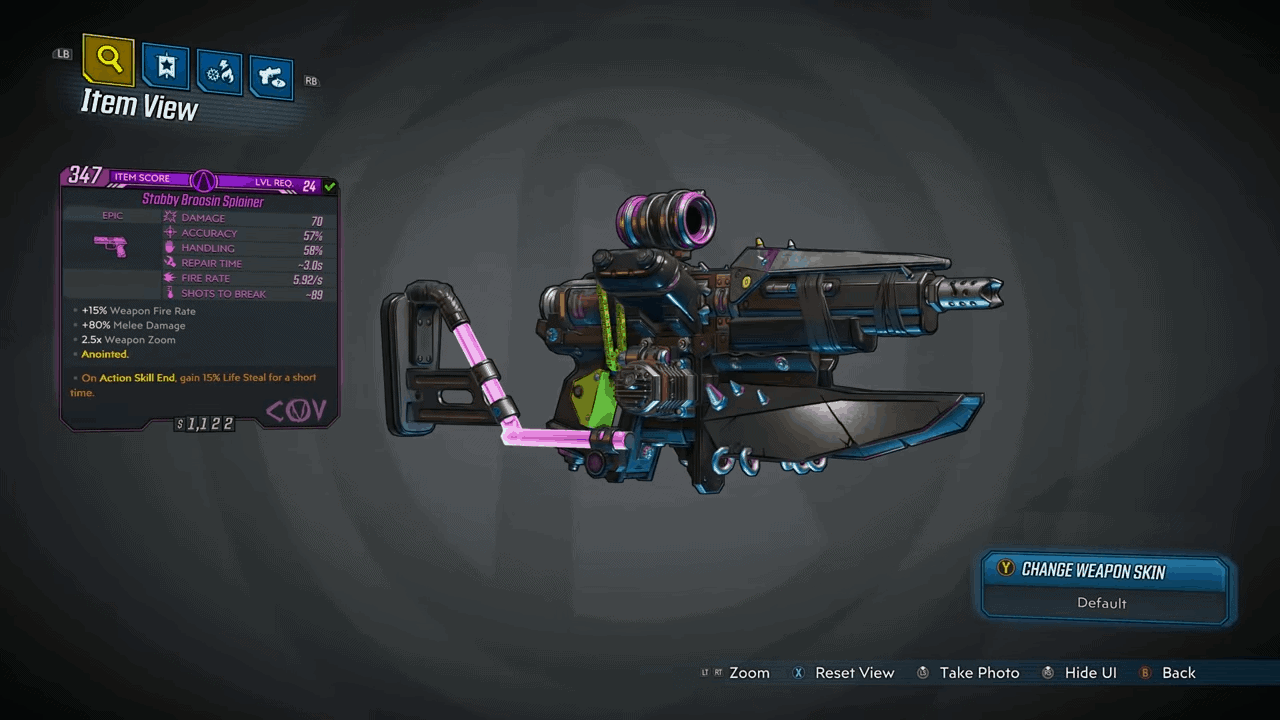The image size is (1280, 720).
Task: Click the LB bumper indicator icon
Action: click(62, 53)
